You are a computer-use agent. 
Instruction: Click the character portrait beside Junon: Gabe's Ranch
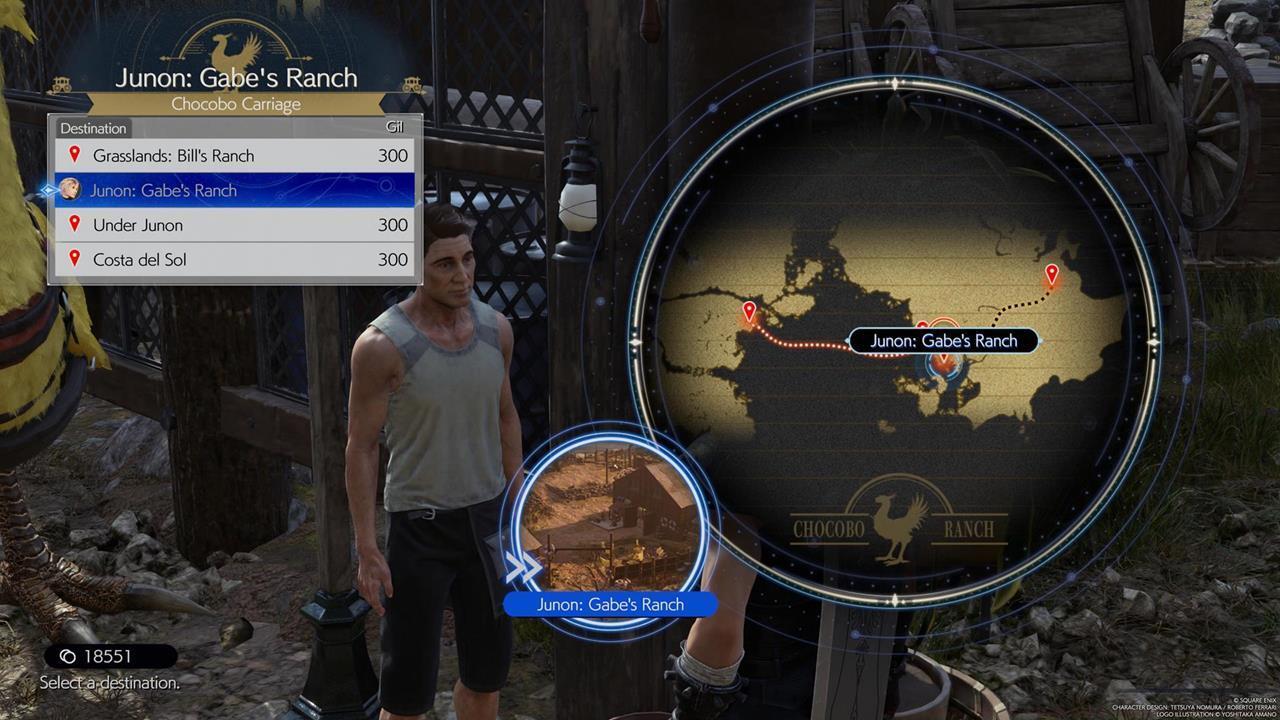(69, 190)
